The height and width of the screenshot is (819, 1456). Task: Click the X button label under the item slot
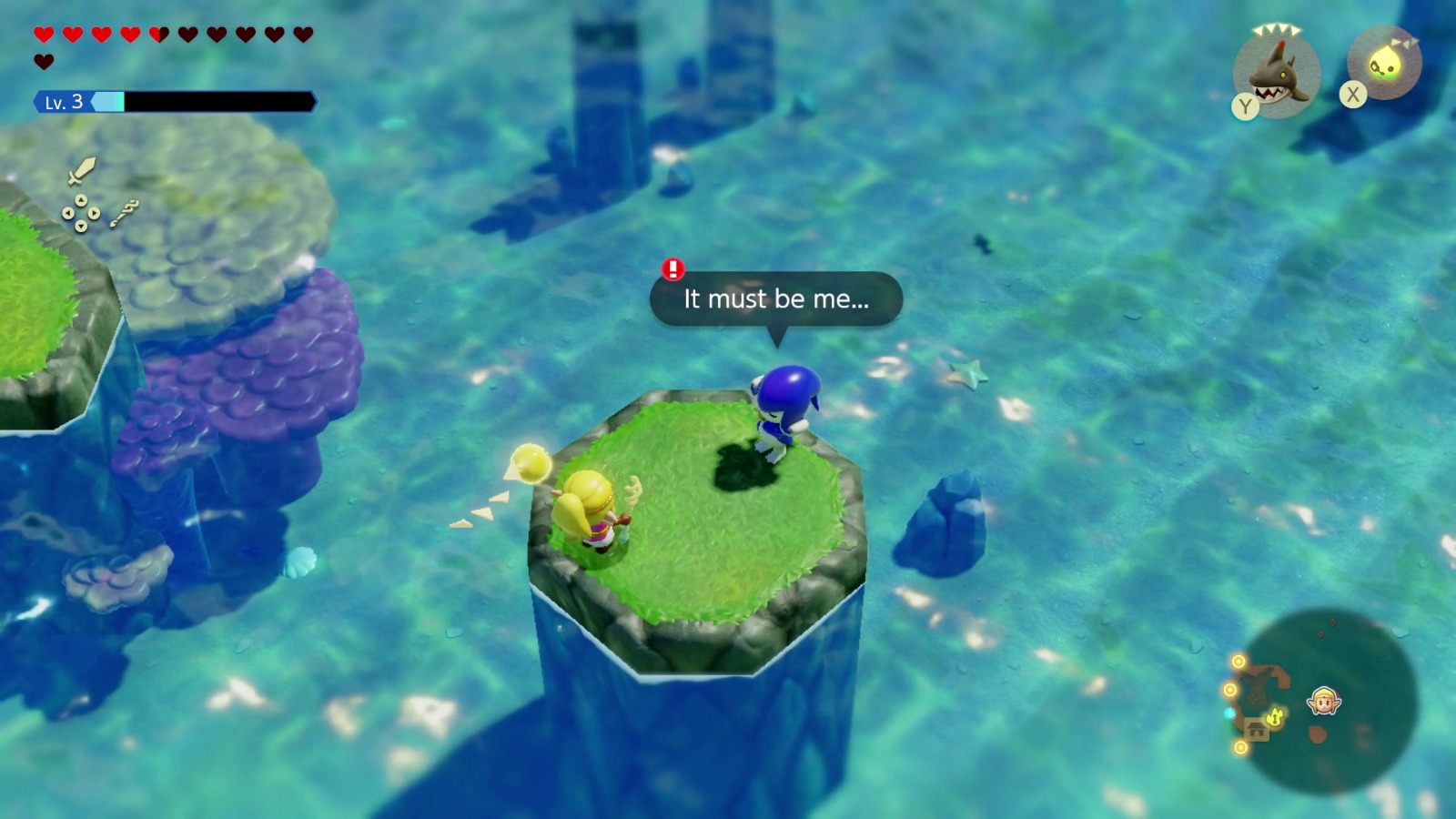click(x=1353, y=94)
